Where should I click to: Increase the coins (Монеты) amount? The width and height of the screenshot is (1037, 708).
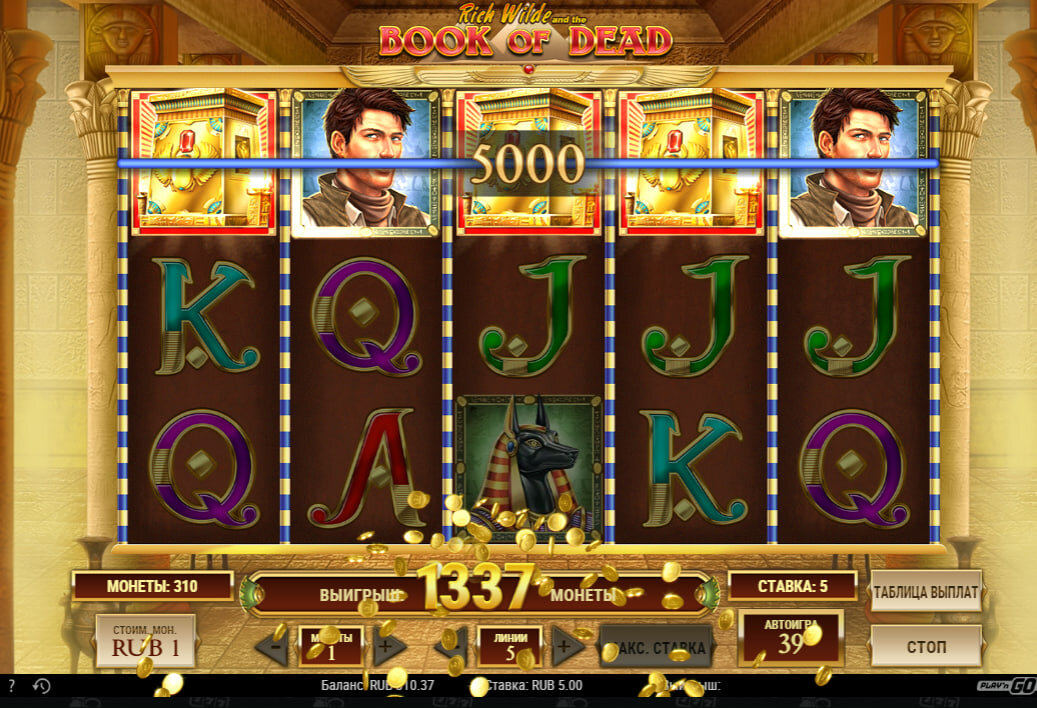(x=390, y=647)
